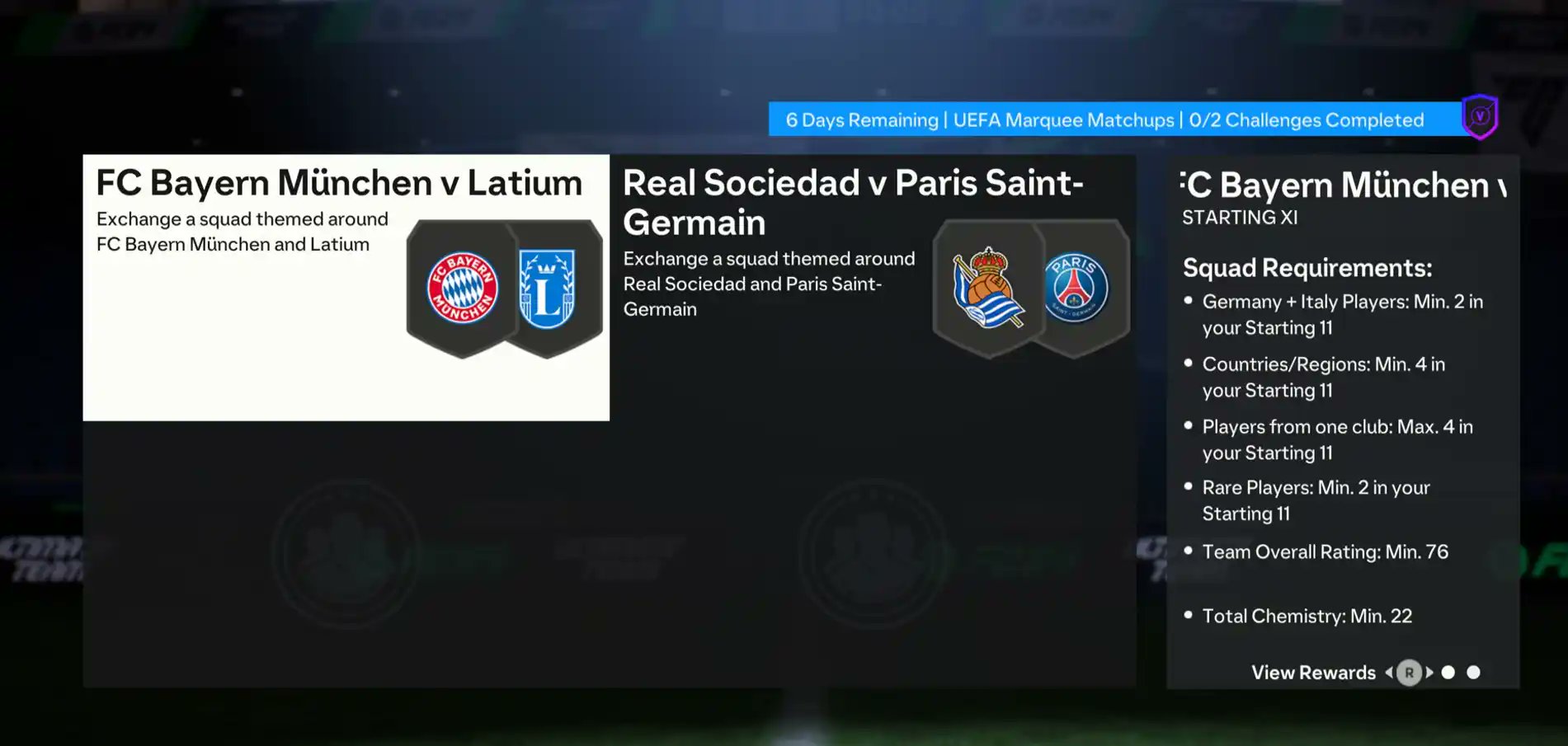Screen dimensions: 1568x746
Task: Click the Rare Players requirement entry
Action: (x=1316, y=500)
